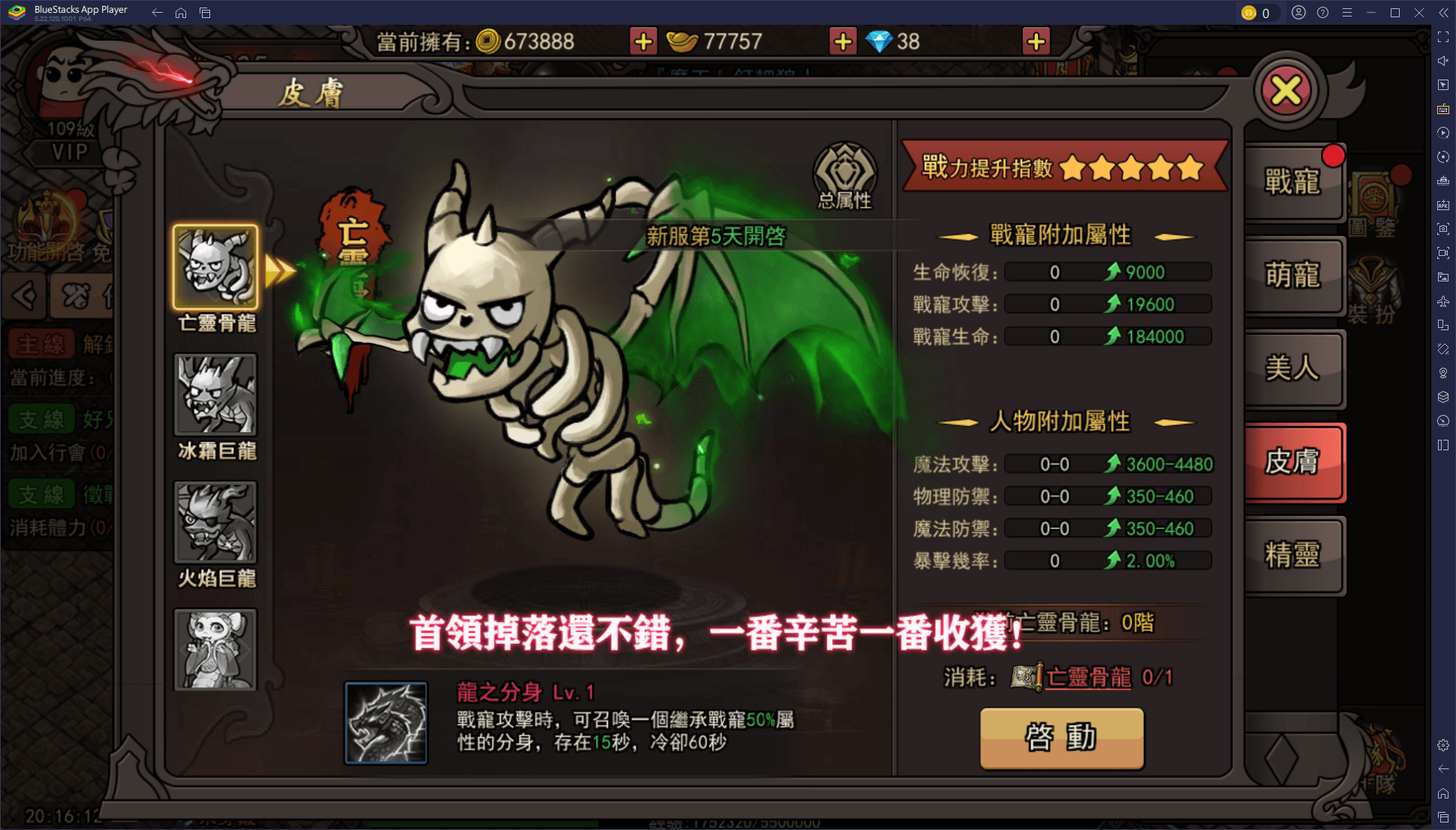Open the BlueStacks settings gear icon
Viewport: 1456px width, 830px height.
(1442, 745)
